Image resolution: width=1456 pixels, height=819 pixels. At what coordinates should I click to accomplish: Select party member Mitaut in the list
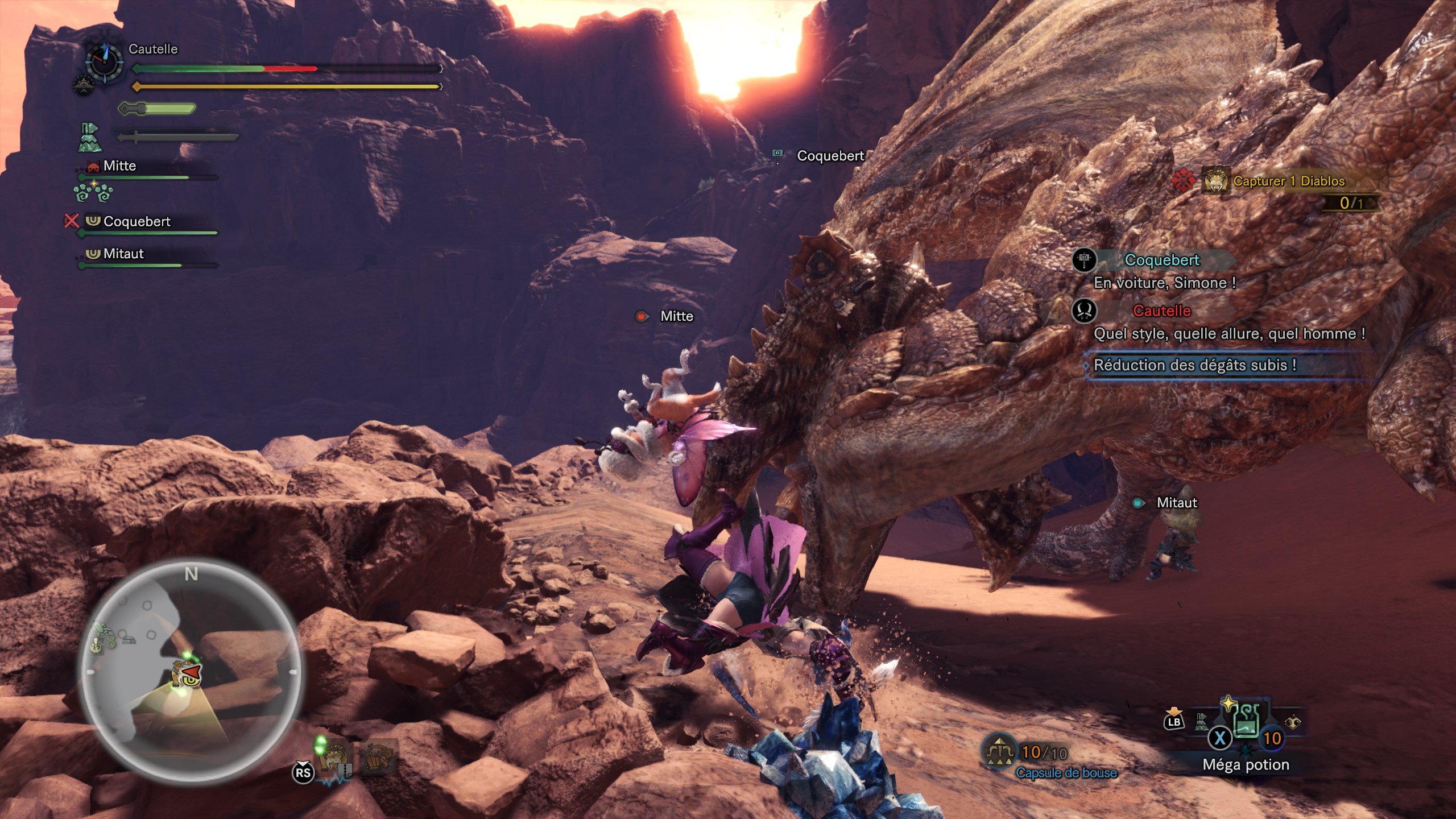[x=123, y=254]
